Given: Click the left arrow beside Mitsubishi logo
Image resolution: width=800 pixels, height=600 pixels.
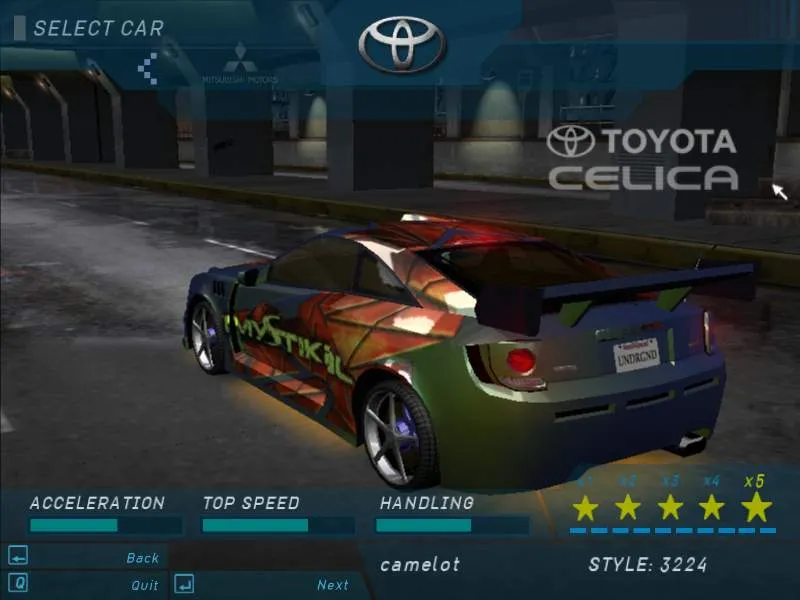Looking at the screenshot, I should [147, 69].
